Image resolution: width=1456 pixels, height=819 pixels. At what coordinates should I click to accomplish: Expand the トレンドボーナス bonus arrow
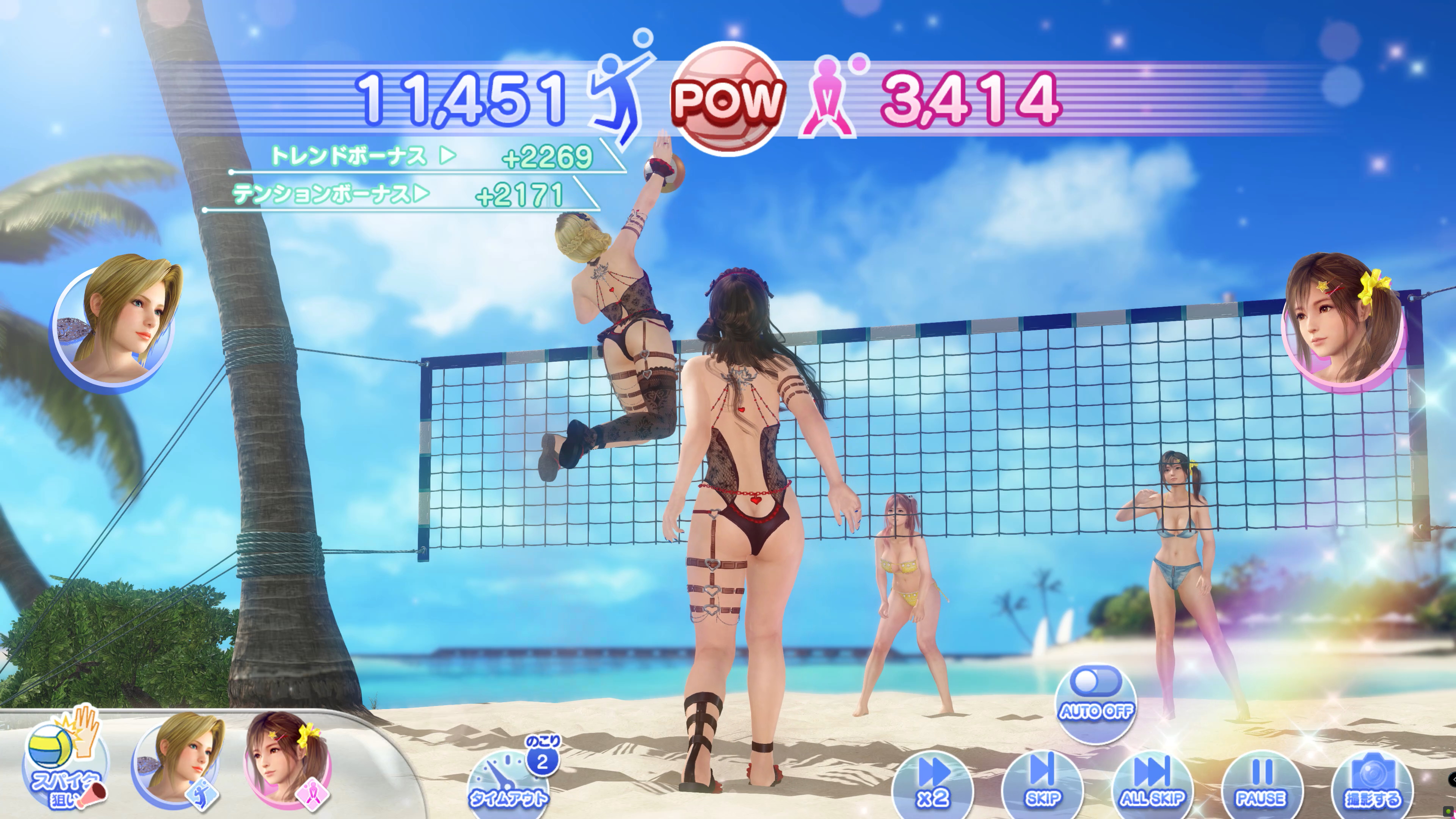[448, 154]
